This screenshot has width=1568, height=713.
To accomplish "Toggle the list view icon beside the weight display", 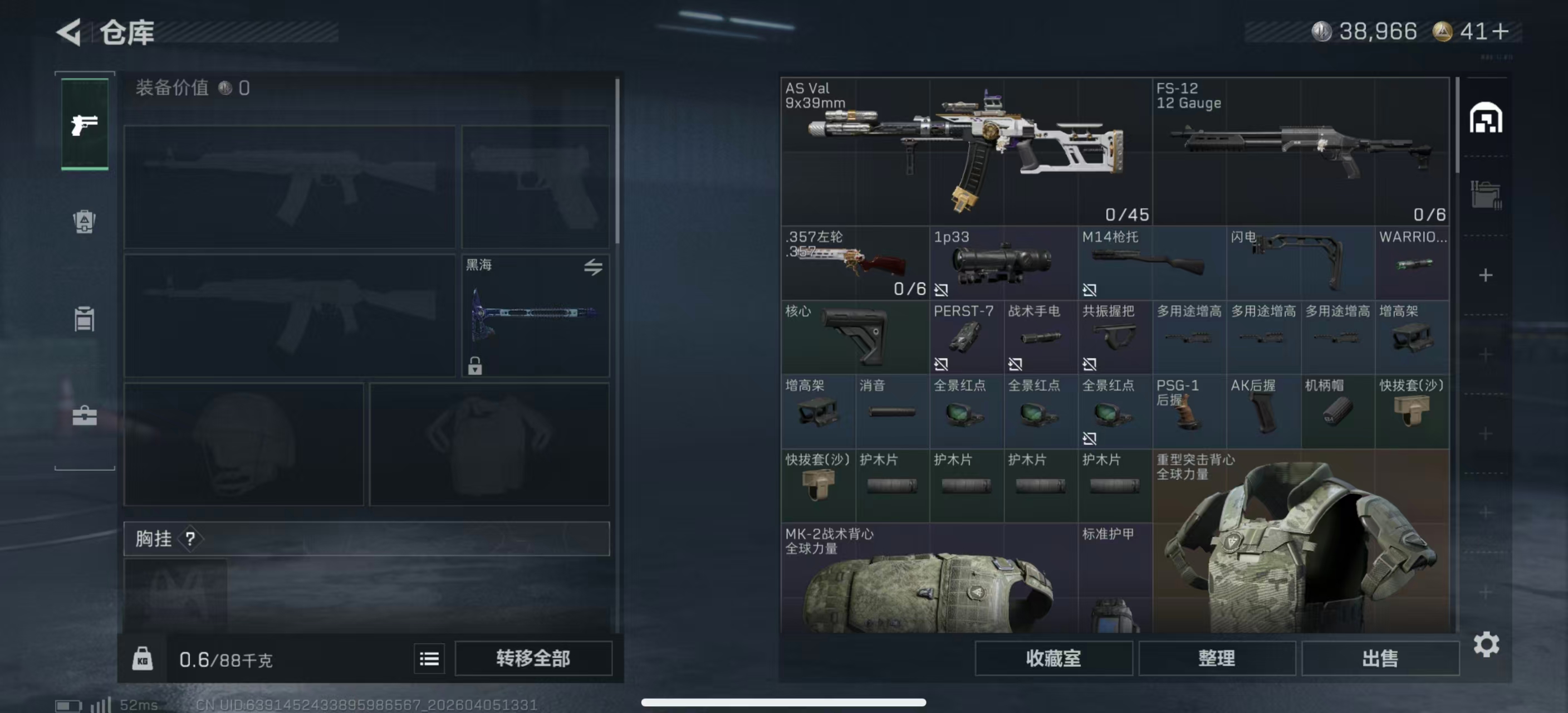I will coord(429,658).
